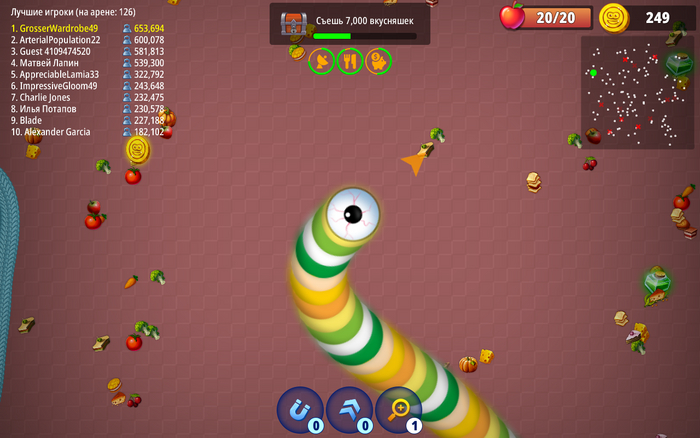The width and height of the screenshot is (700, 438).
Task: Use the speed boost chevron power-up
Action: [x=349, y=409]
